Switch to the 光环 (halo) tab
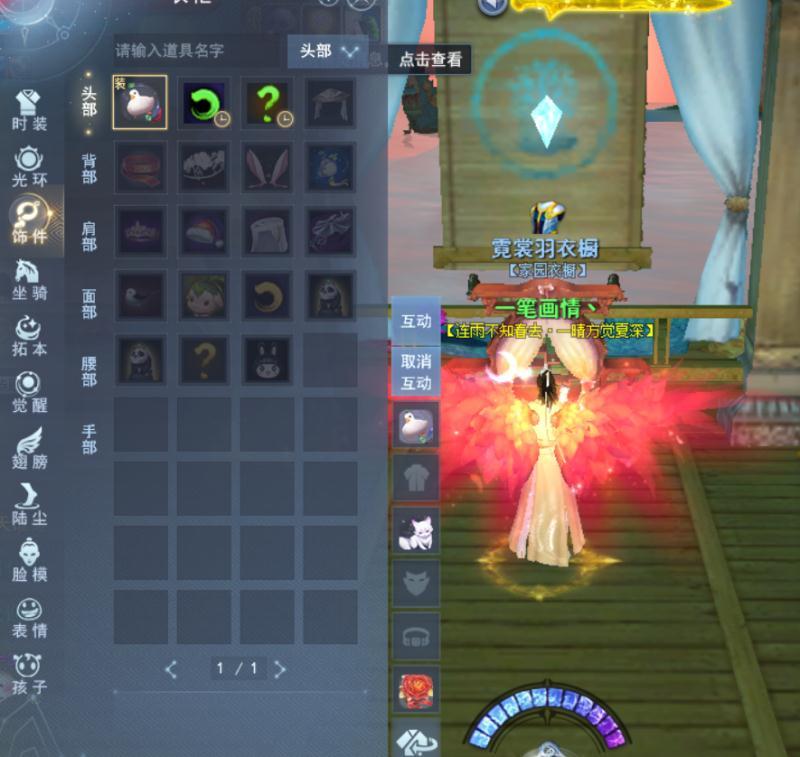800x757 pixels. tap(30, 166)
